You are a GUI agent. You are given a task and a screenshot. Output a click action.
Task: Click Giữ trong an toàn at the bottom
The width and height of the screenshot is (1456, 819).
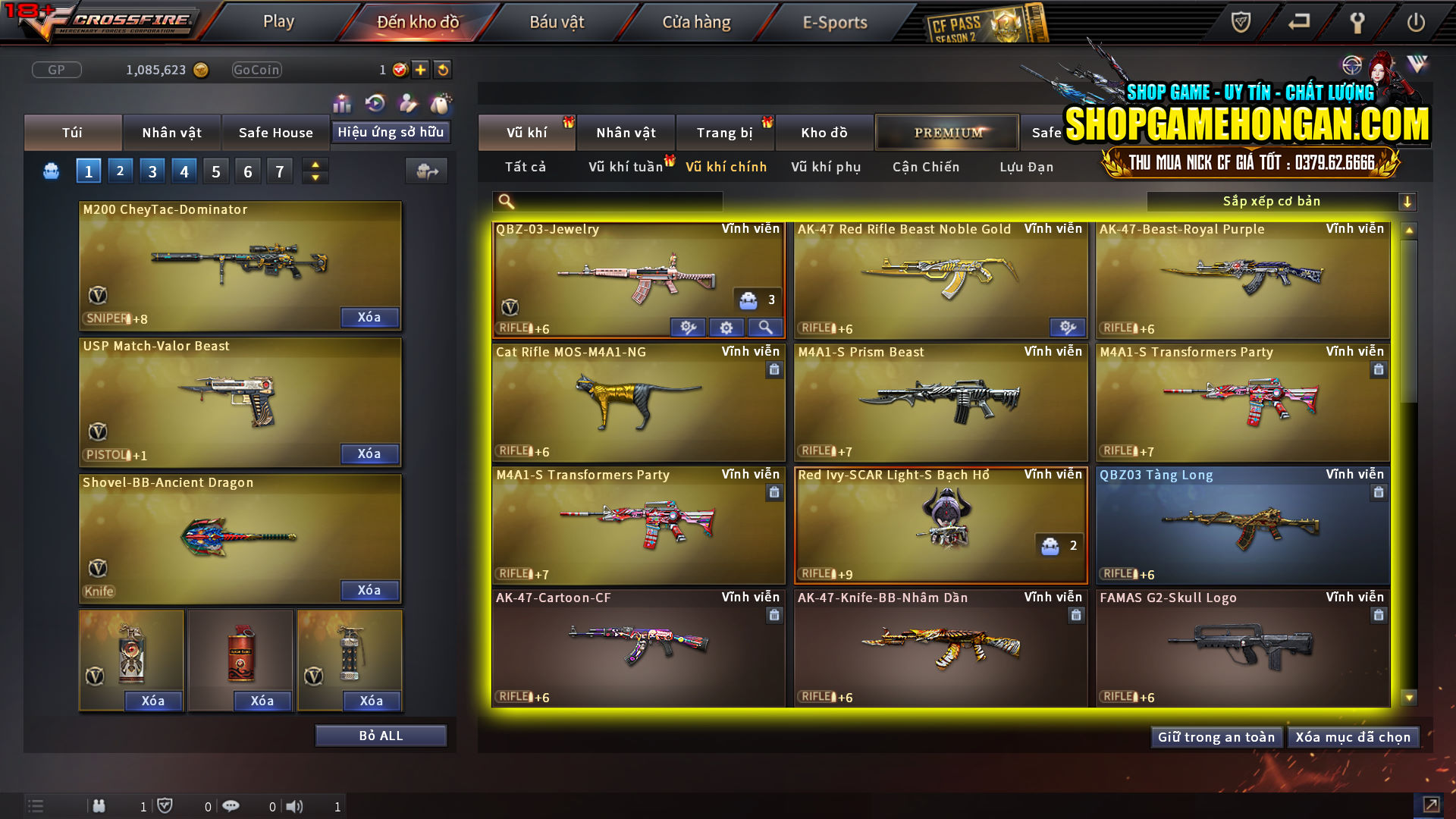pos(1216,736)
